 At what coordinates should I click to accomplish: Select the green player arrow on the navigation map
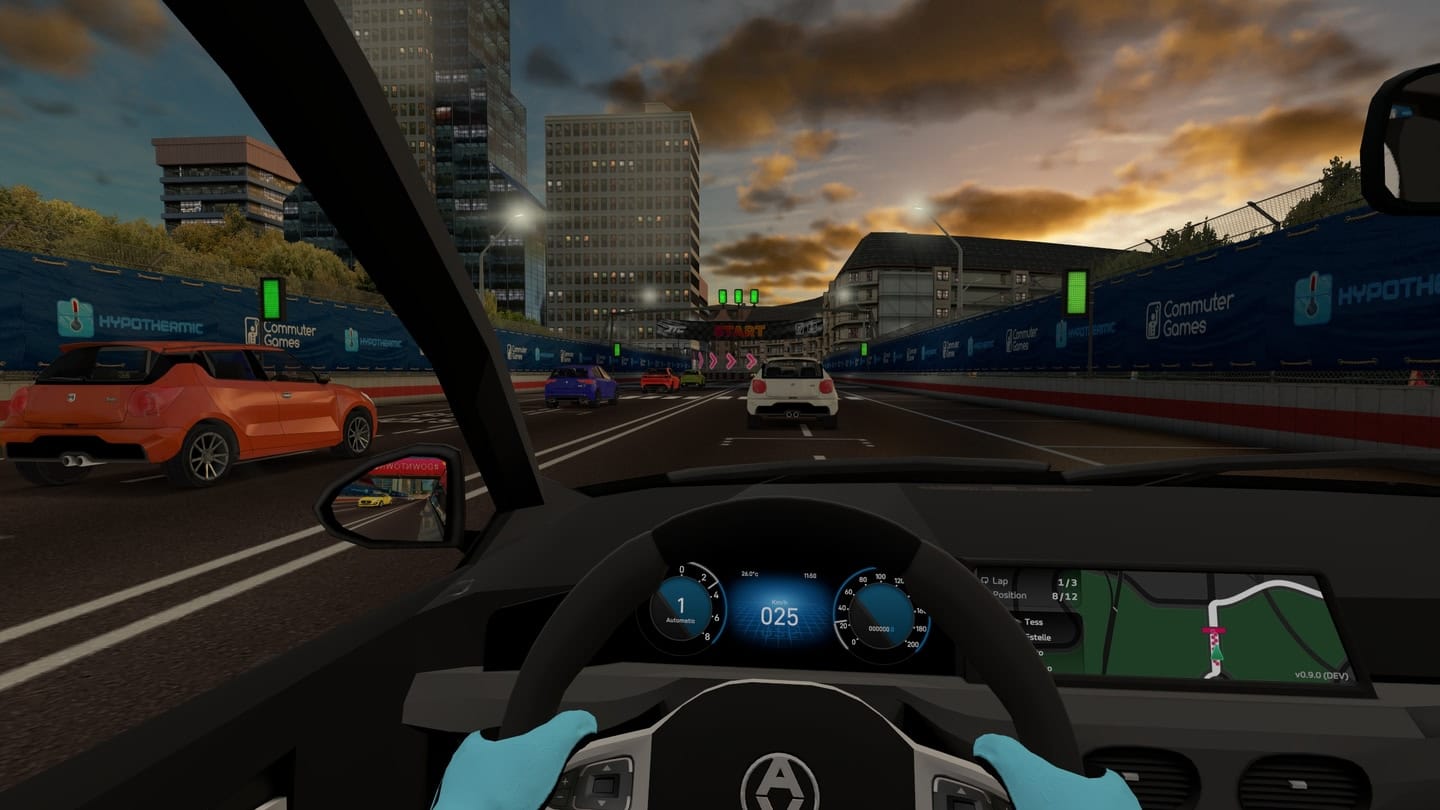coord(1216,653)
